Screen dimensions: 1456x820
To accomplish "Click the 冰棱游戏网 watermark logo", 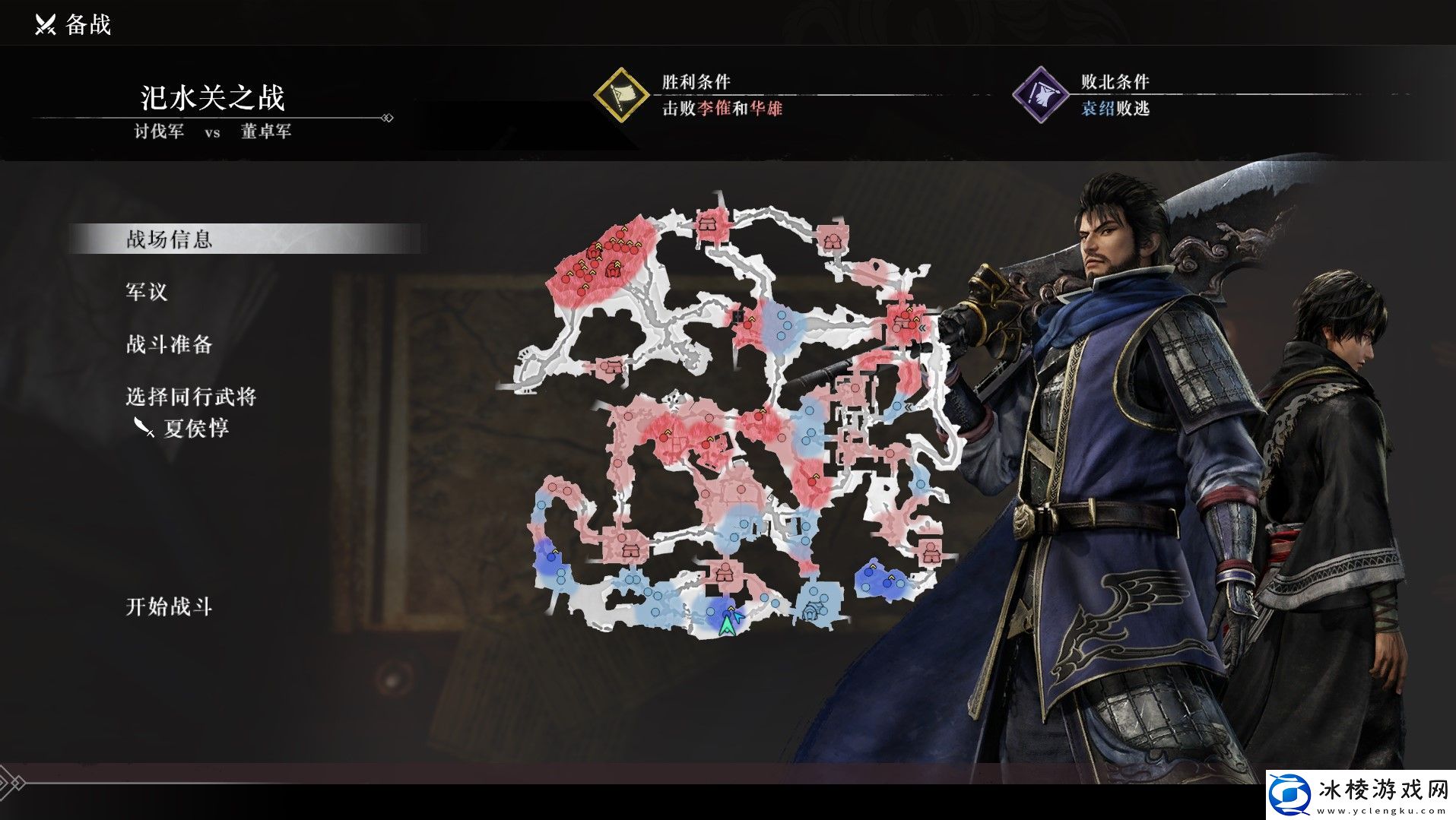I will tap(1359, 794).
